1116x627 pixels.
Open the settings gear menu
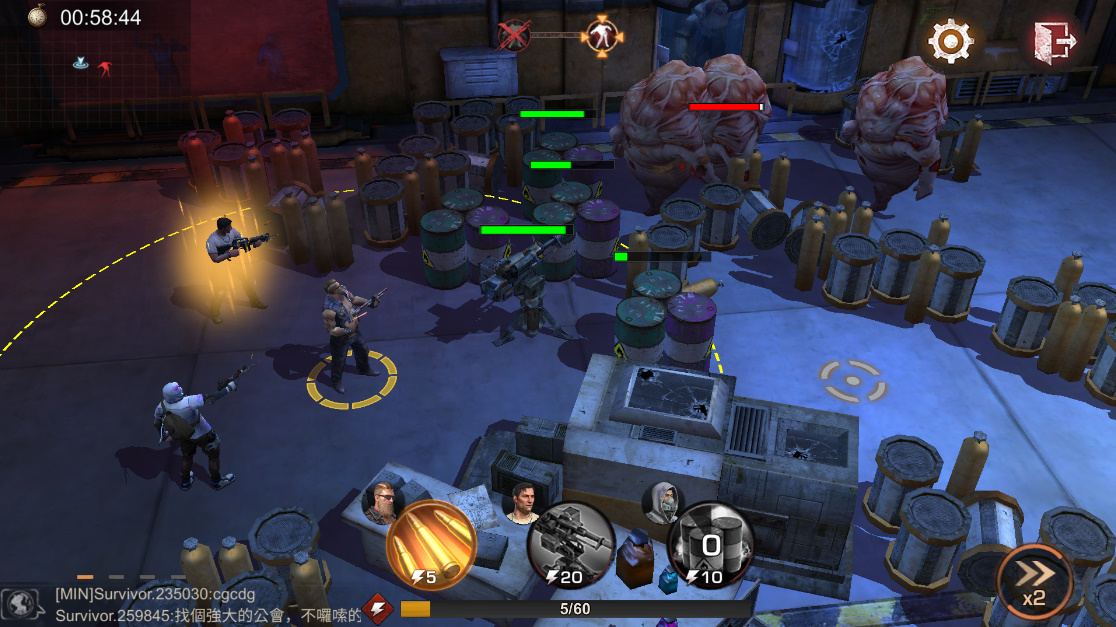tap(950, 42)
